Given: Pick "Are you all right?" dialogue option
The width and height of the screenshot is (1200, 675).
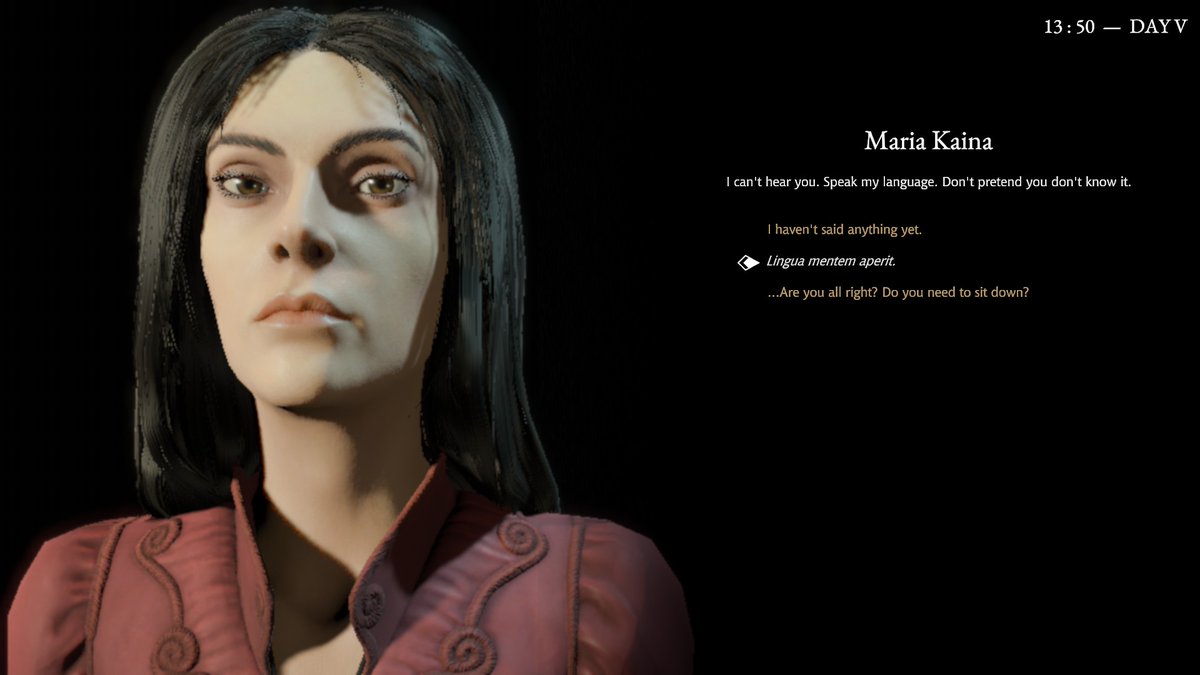Looking at the screenshot, I should 897,293.
